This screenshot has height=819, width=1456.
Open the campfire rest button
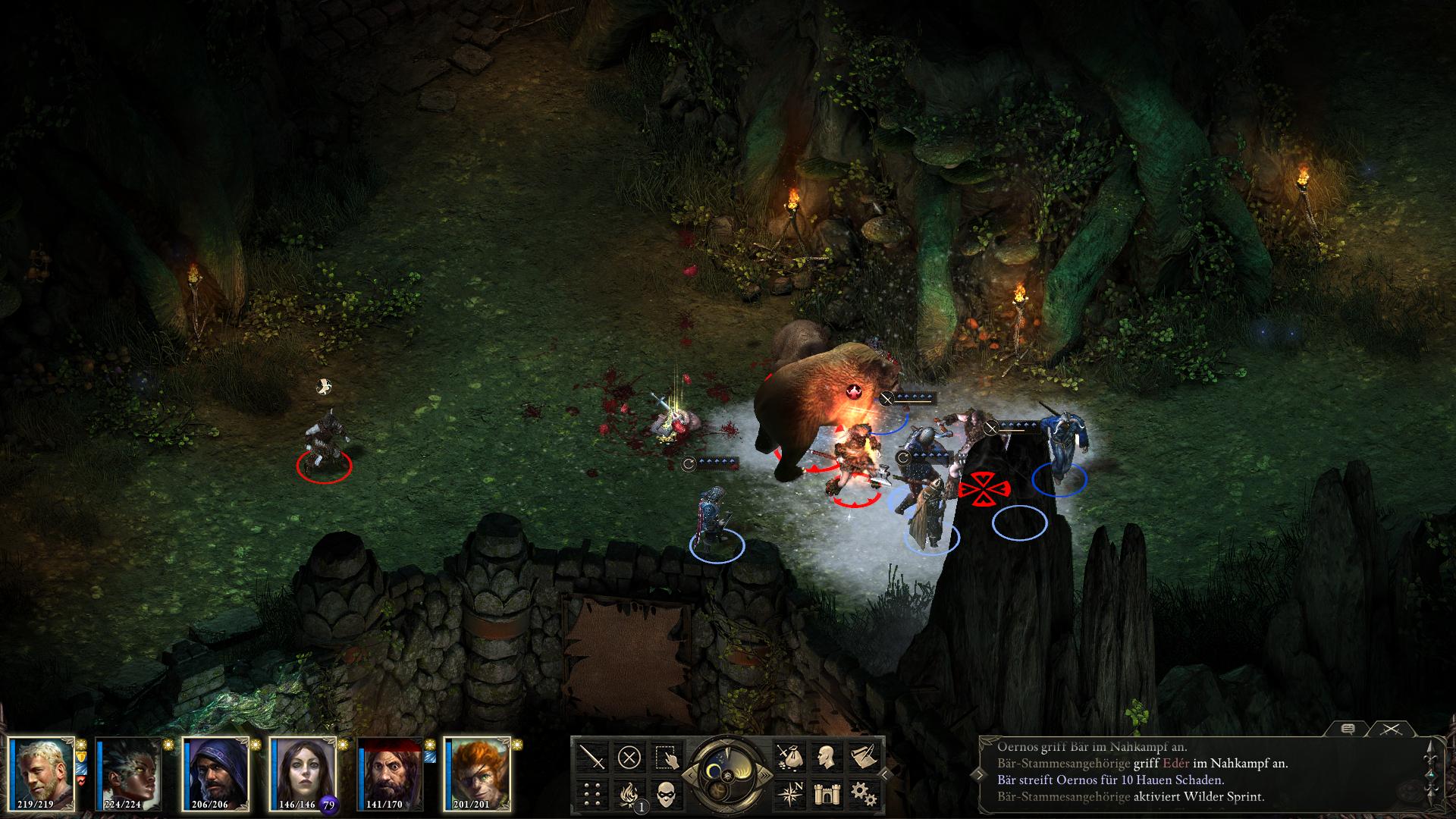(629, 794)
